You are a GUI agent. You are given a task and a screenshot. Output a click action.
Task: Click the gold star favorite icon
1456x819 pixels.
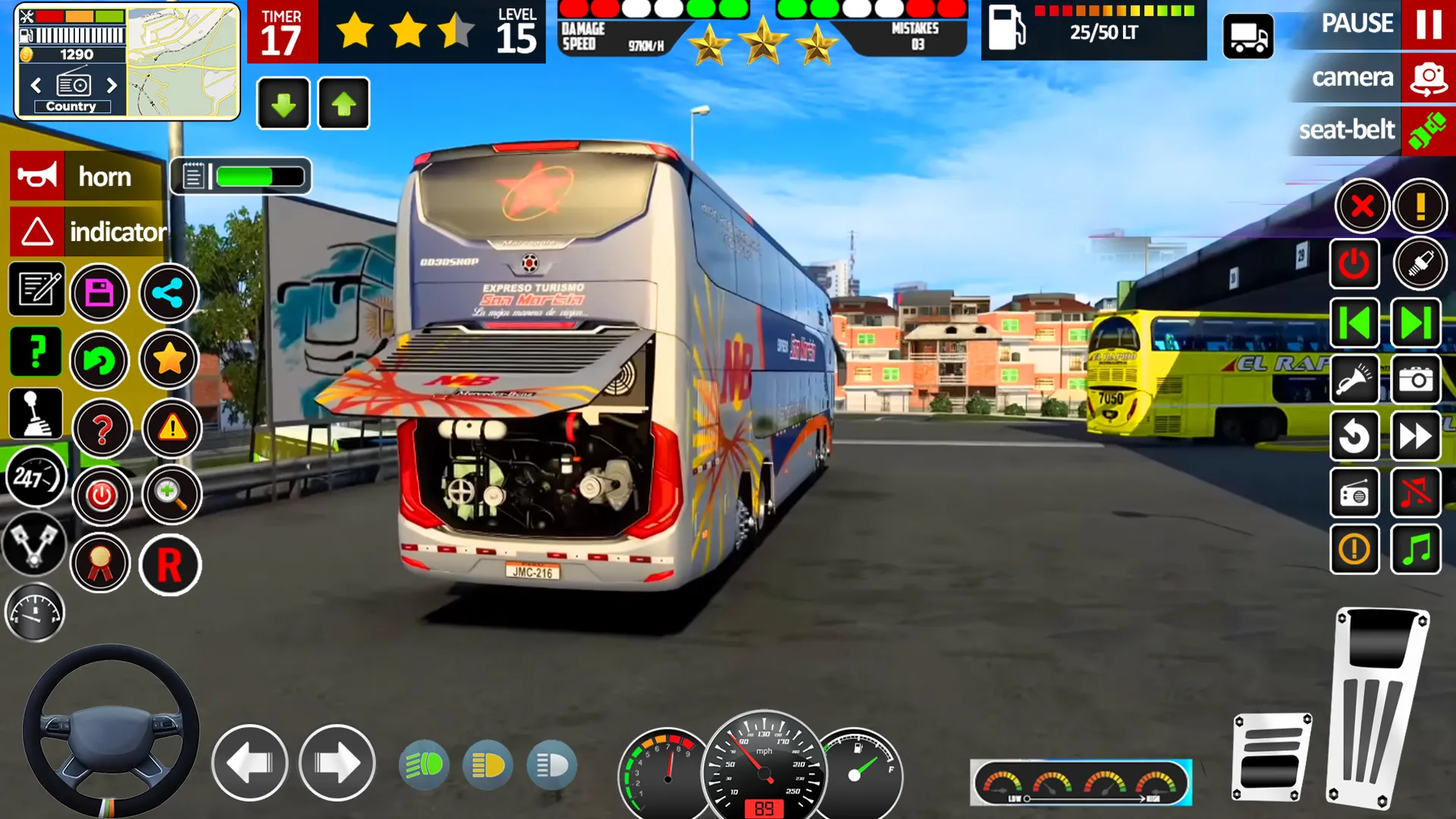(x=169, y=359)
